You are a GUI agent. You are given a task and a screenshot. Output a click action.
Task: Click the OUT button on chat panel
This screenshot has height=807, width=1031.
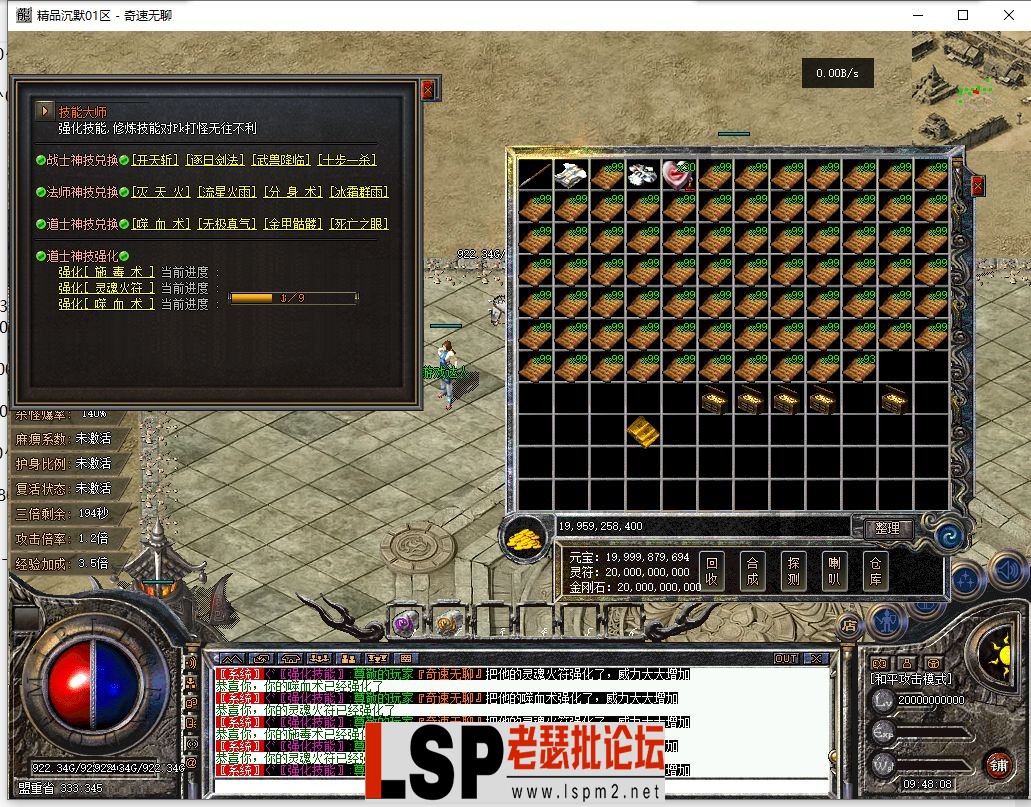click(786, 659)
